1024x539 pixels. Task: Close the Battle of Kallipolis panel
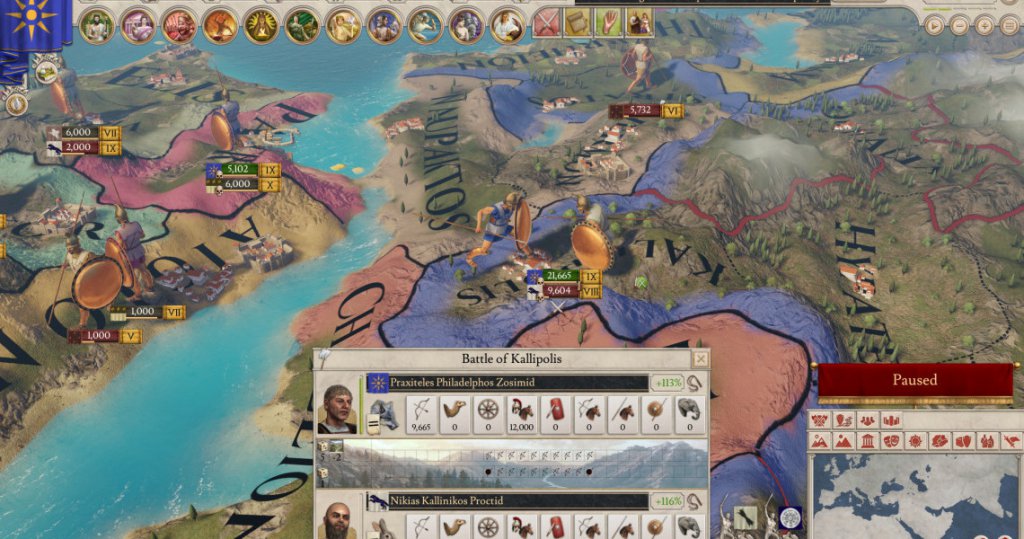[700, 359]
